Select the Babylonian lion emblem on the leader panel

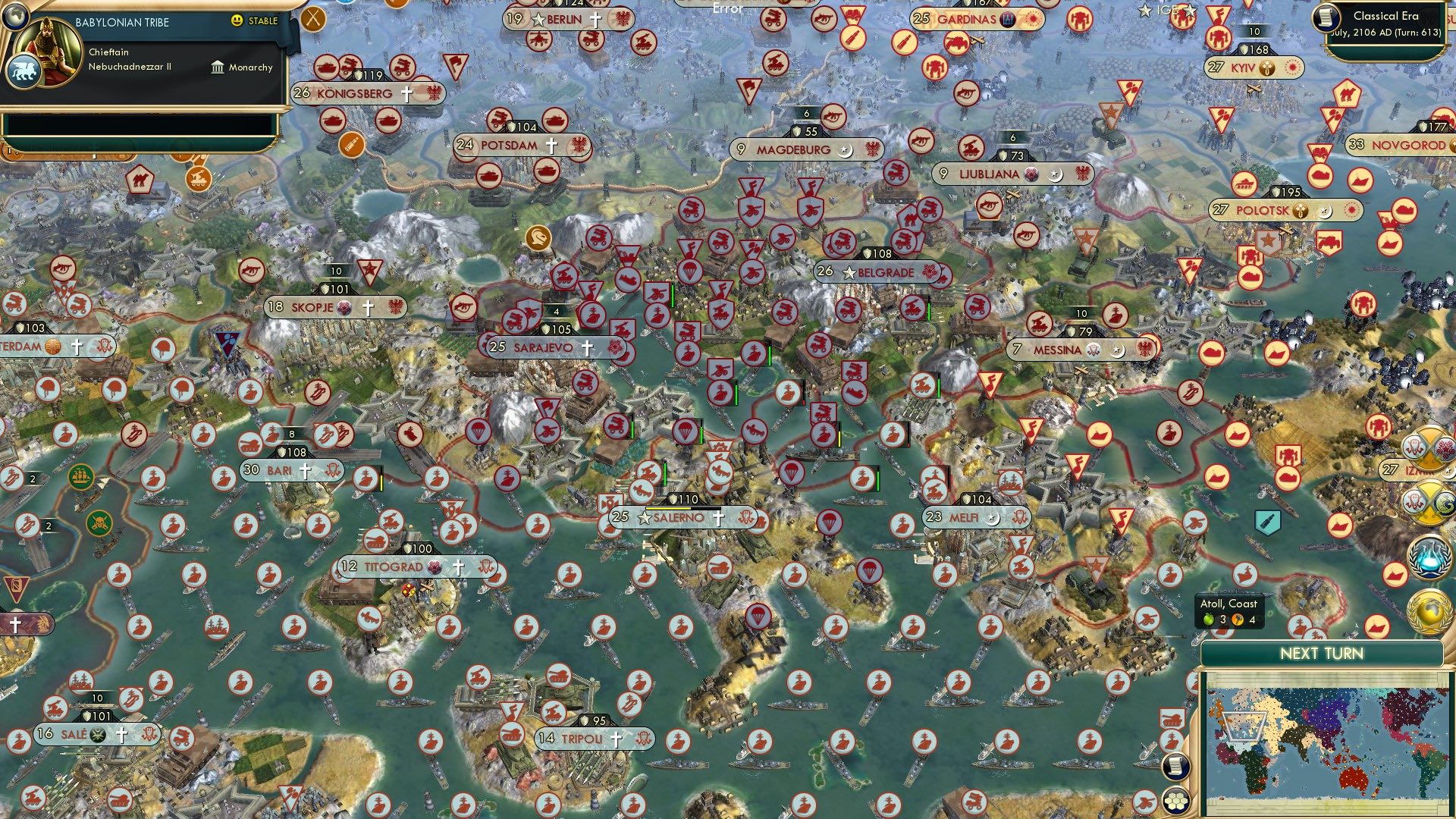point(26,71)
